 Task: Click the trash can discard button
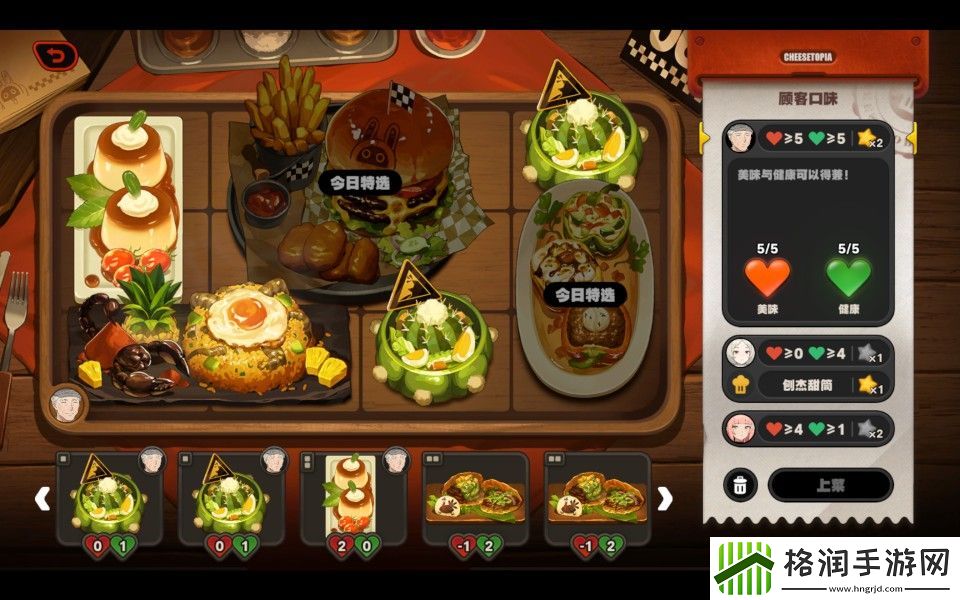740,485
